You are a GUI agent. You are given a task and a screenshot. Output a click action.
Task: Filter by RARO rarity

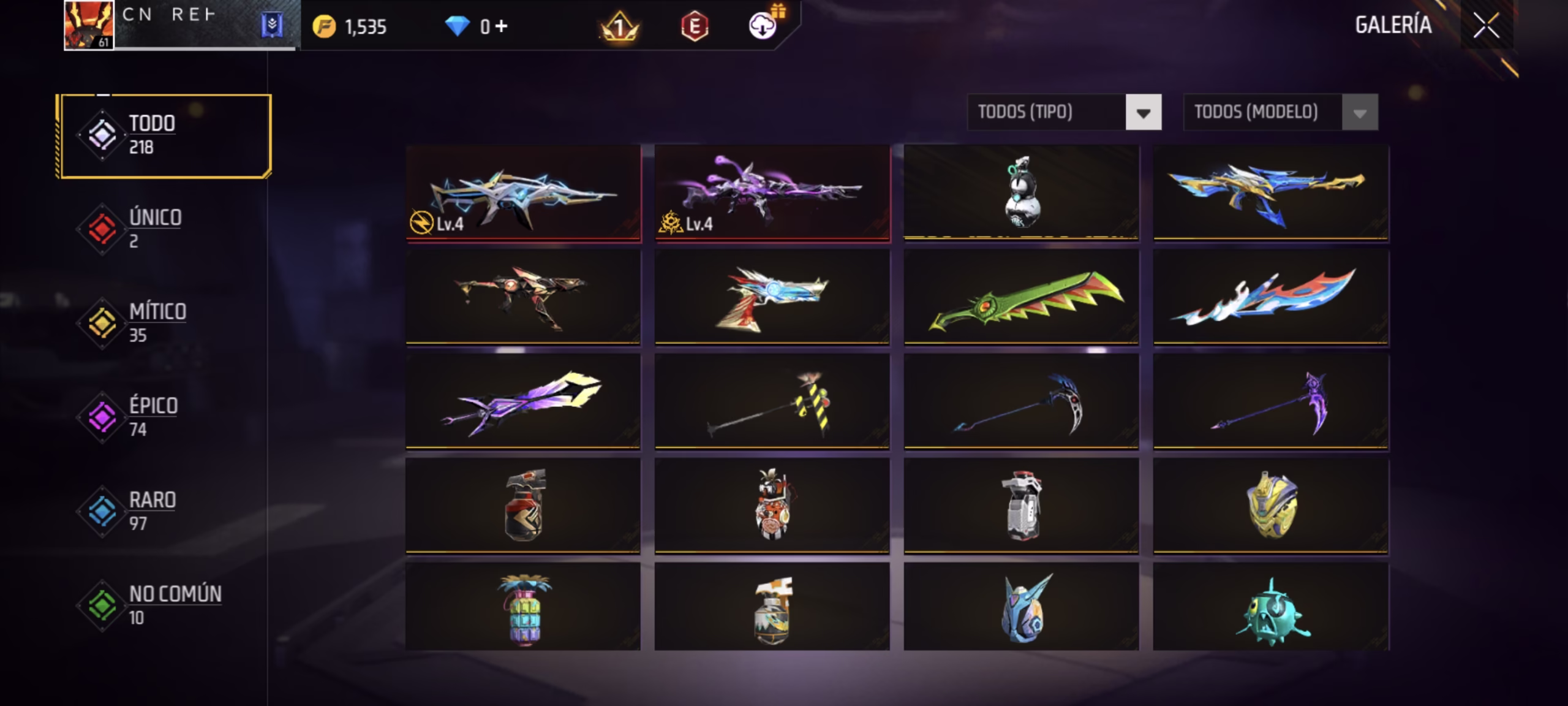pyautogui.click(x=152, y=511)
